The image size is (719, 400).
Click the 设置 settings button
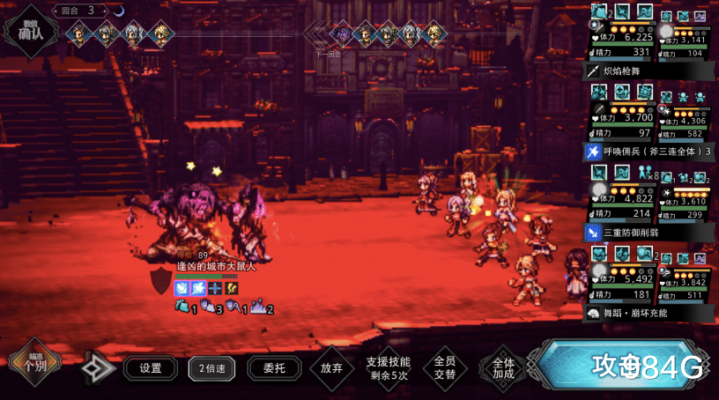click(x=151, y=368)
